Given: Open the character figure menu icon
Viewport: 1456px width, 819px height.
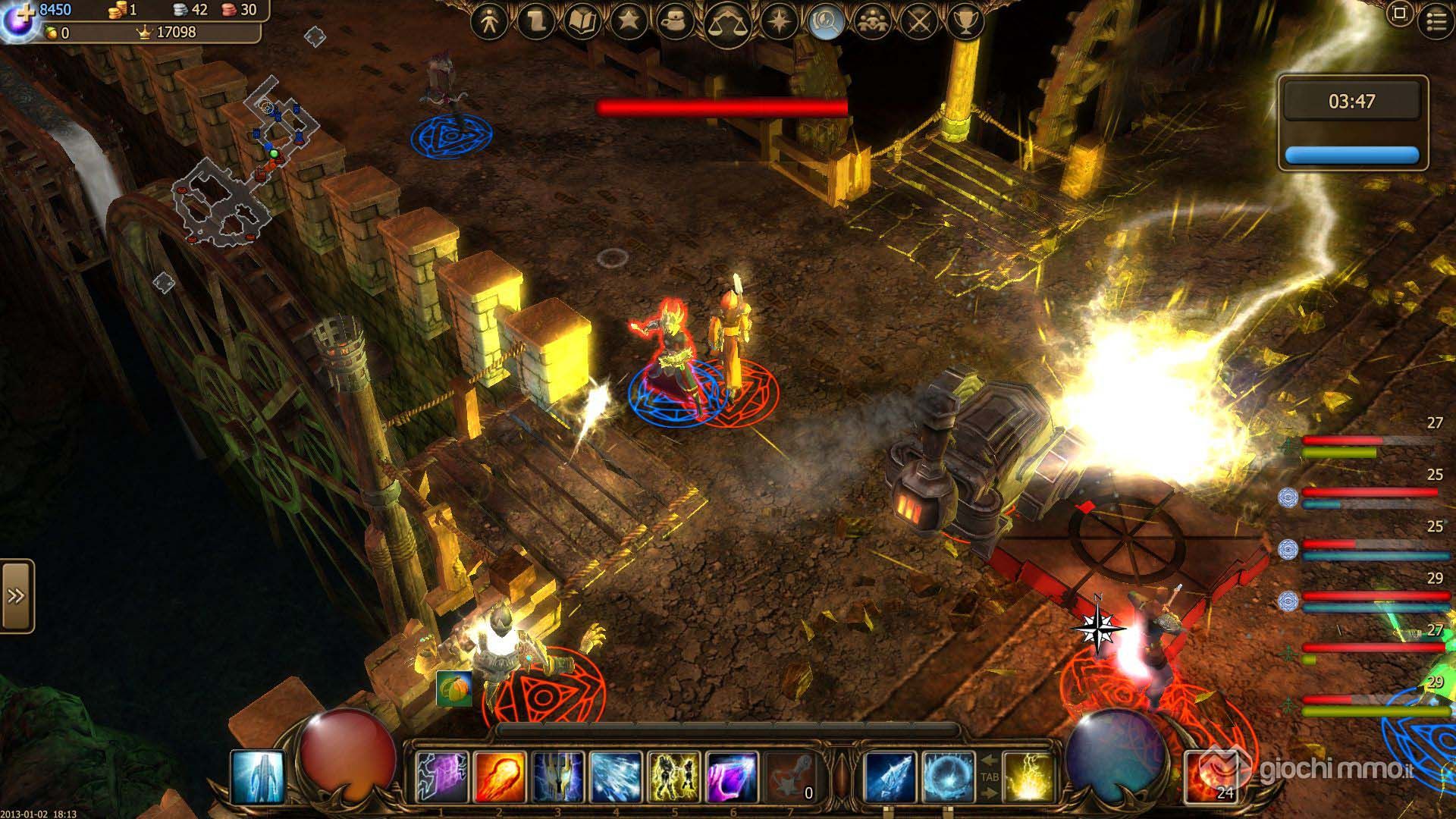Looking at the screenshot, I should (x=489, y=22).
